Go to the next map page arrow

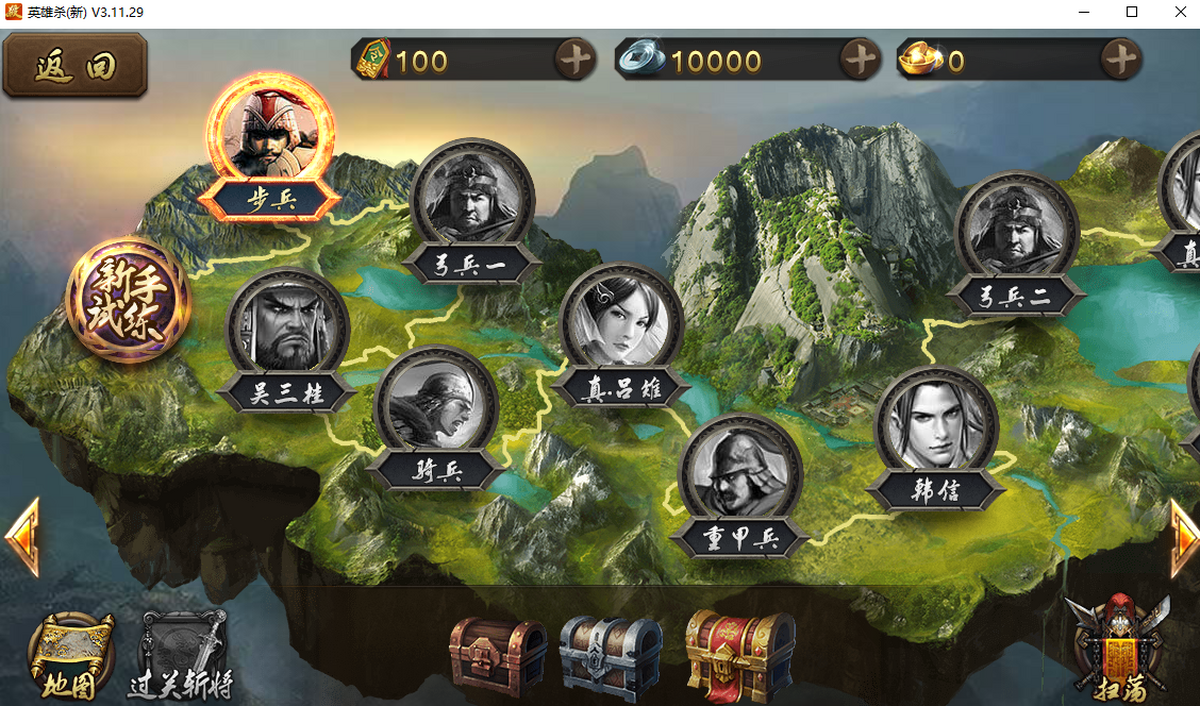[1184, 537]
